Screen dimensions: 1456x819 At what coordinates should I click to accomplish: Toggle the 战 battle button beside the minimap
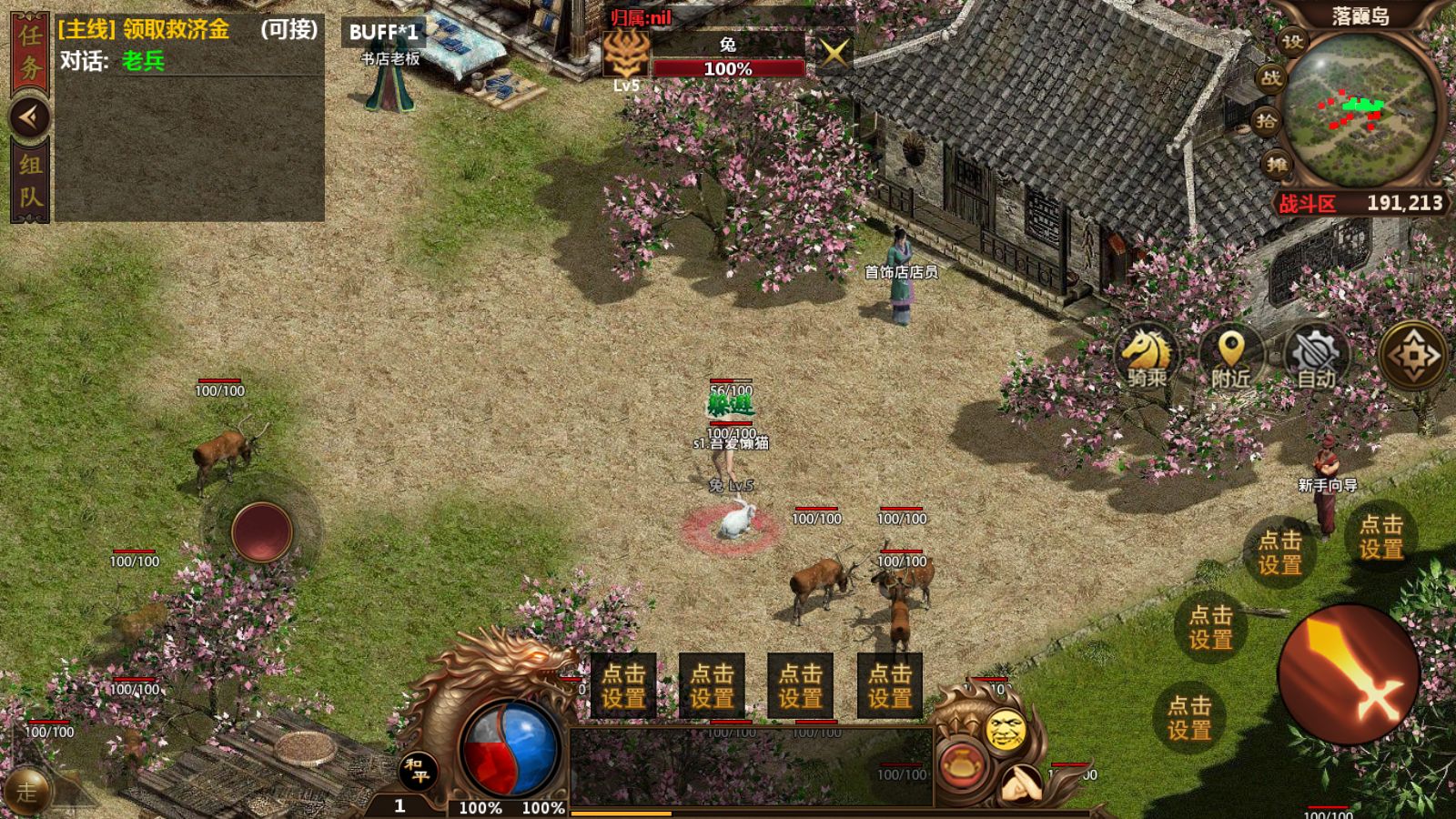pyautogui.click(x=1271, y=78)
